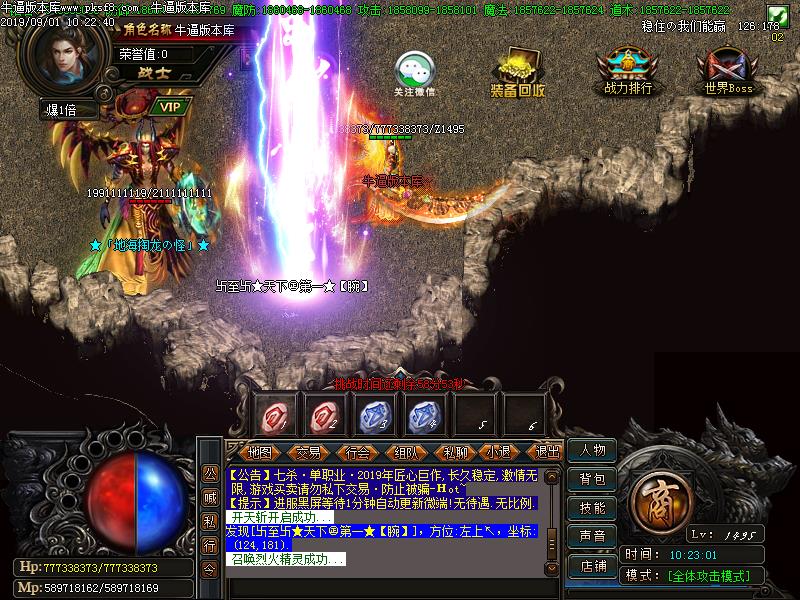Open the 交易 trade menu
The image size is (800, 600).
[x=309, y=452]
